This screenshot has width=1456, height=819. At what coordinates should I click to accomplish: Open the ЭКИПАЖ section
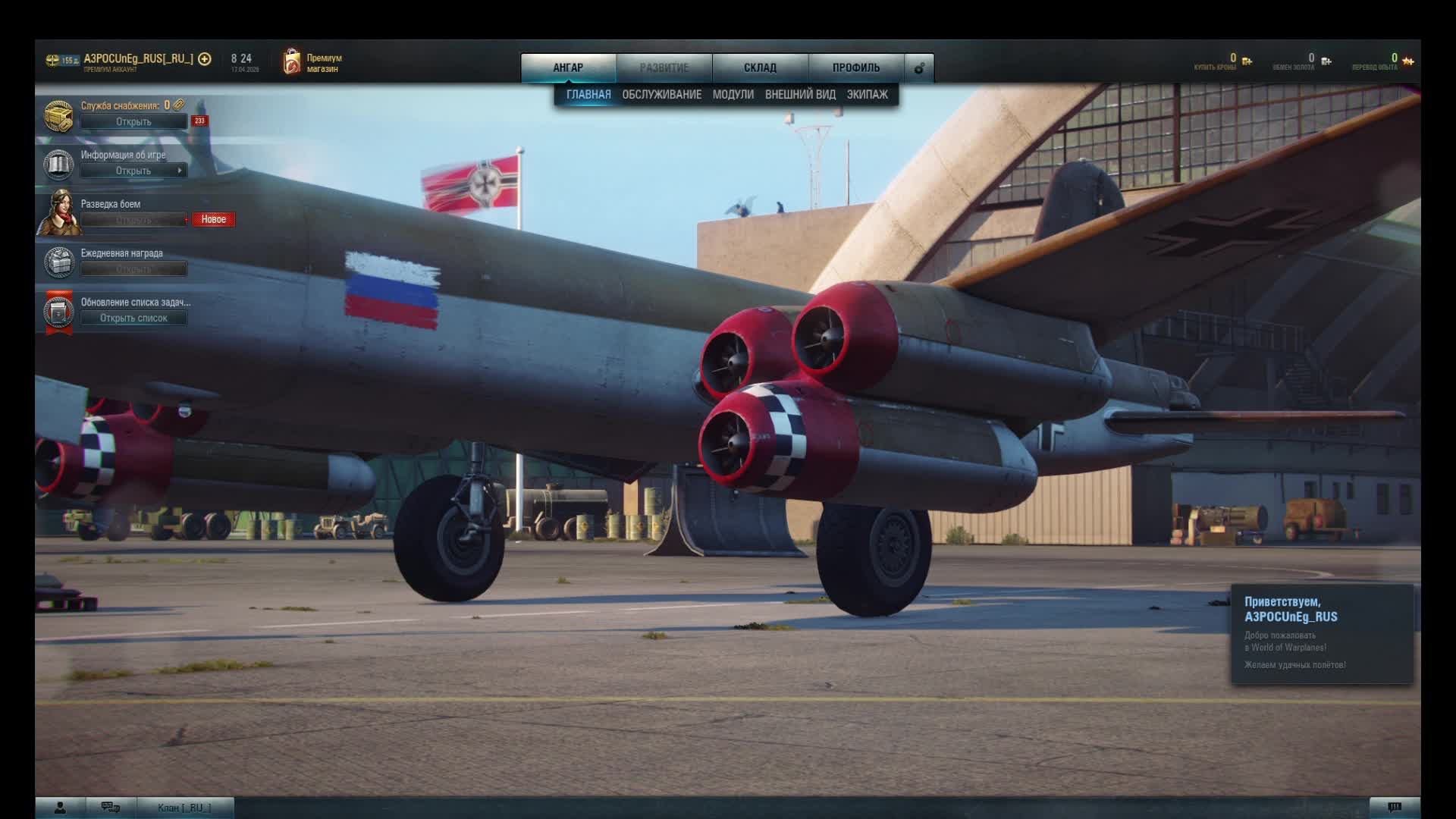[867, 94]
